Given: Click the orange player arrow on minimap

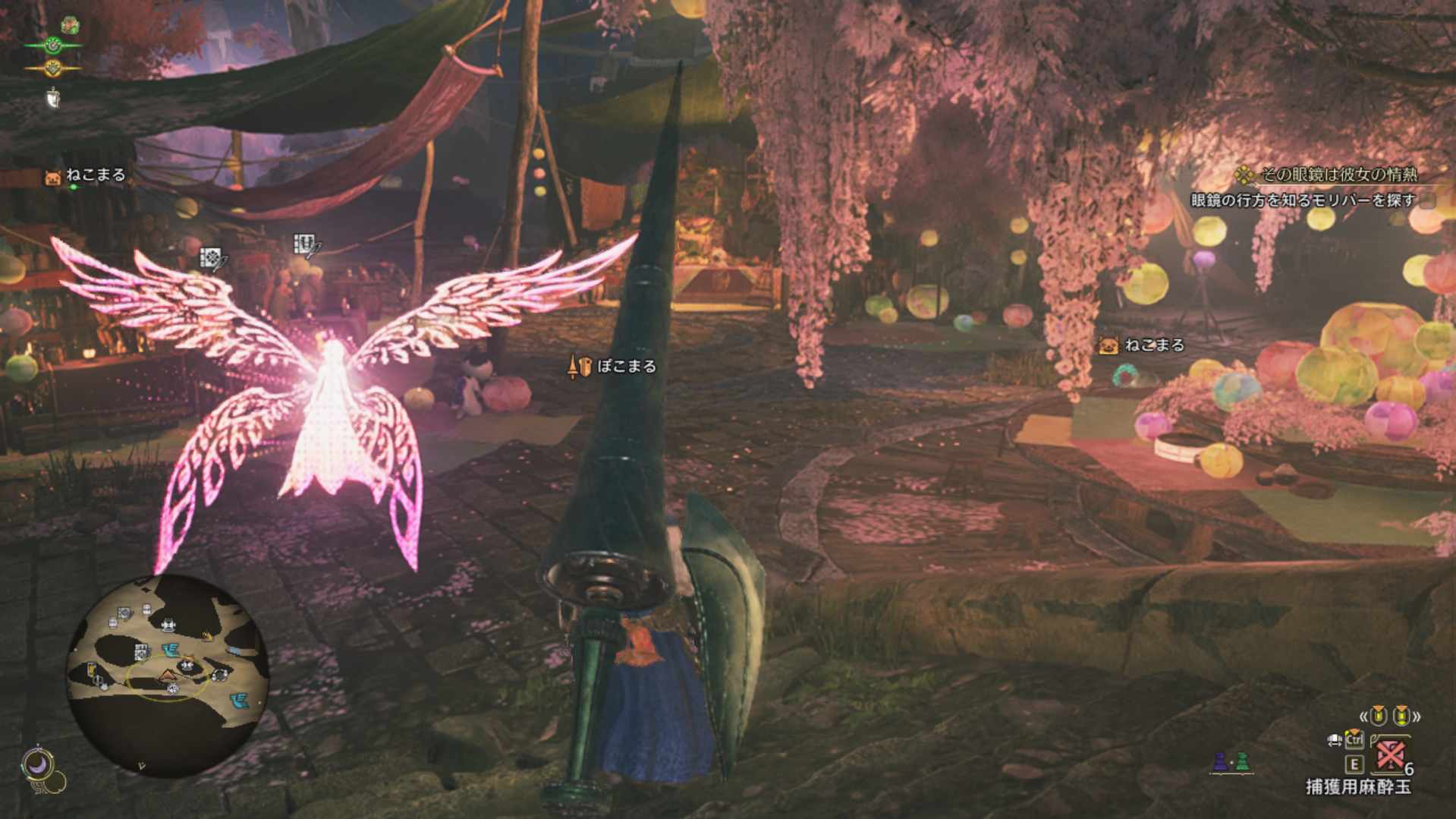Looking at the screenshot, I should (167, 675).
